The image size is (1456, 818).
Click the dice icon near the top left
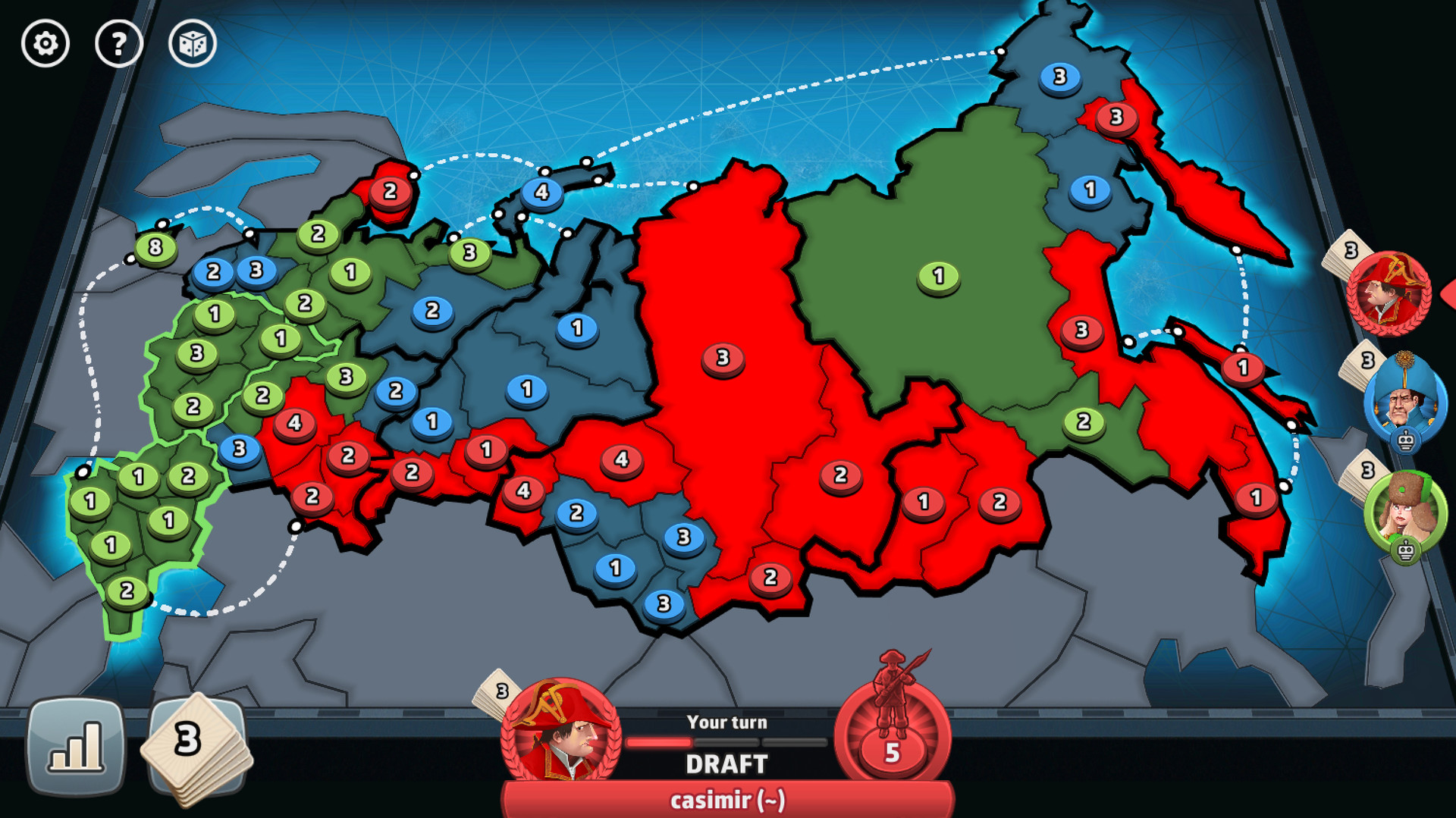pyautogui.click(x=192, y=44)
